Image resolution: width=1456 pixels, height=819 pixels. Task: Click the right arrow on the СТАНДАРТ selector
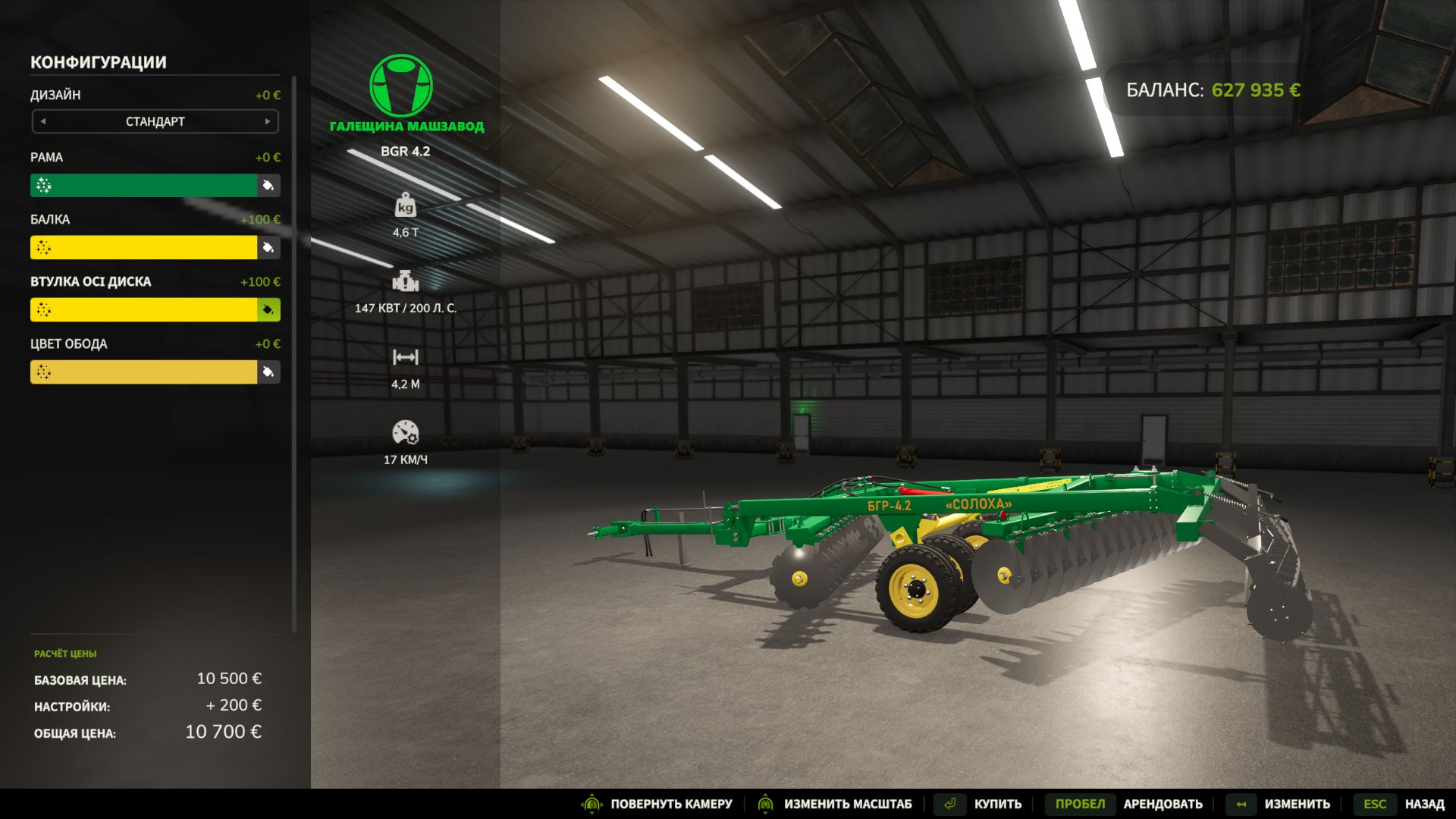268,121
